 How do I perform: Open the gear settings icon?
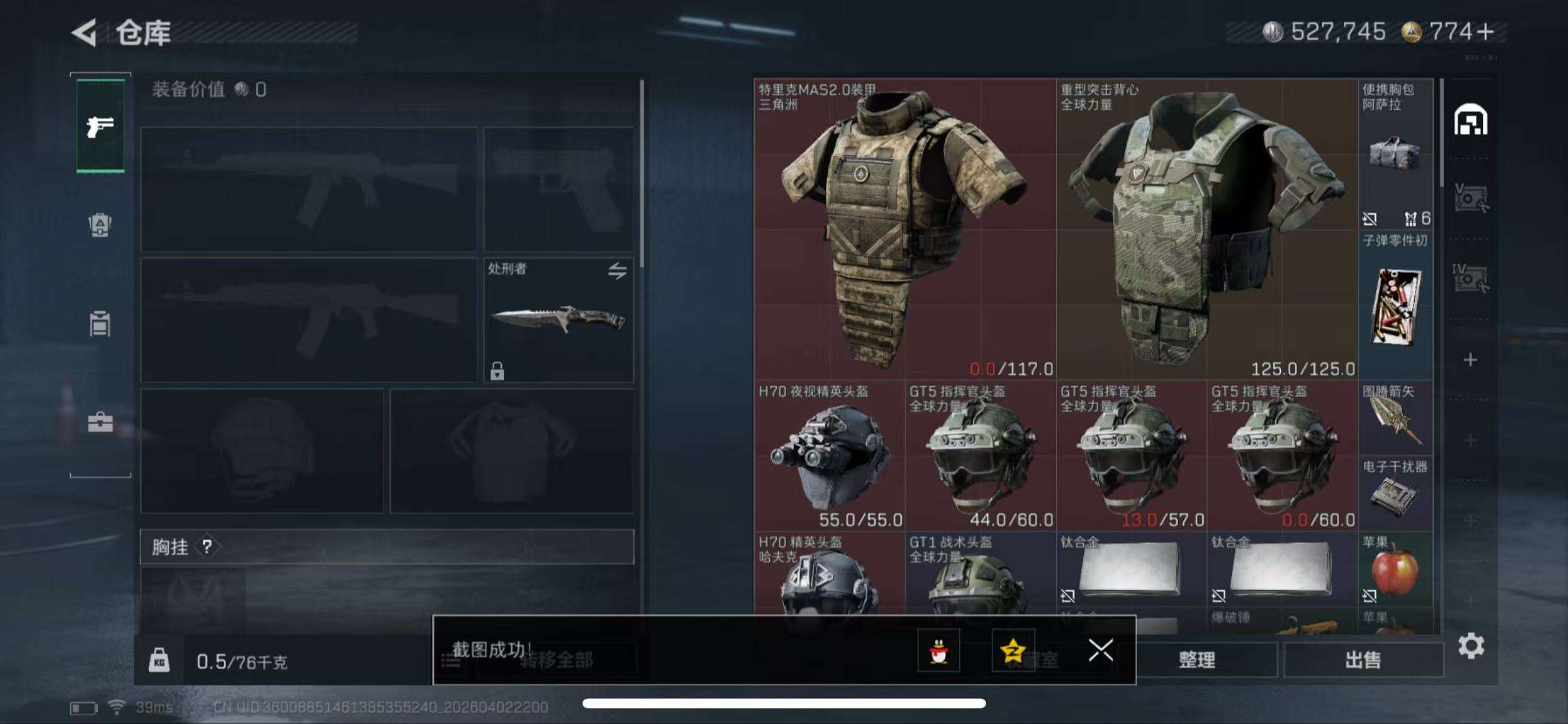click(1471, 645)
